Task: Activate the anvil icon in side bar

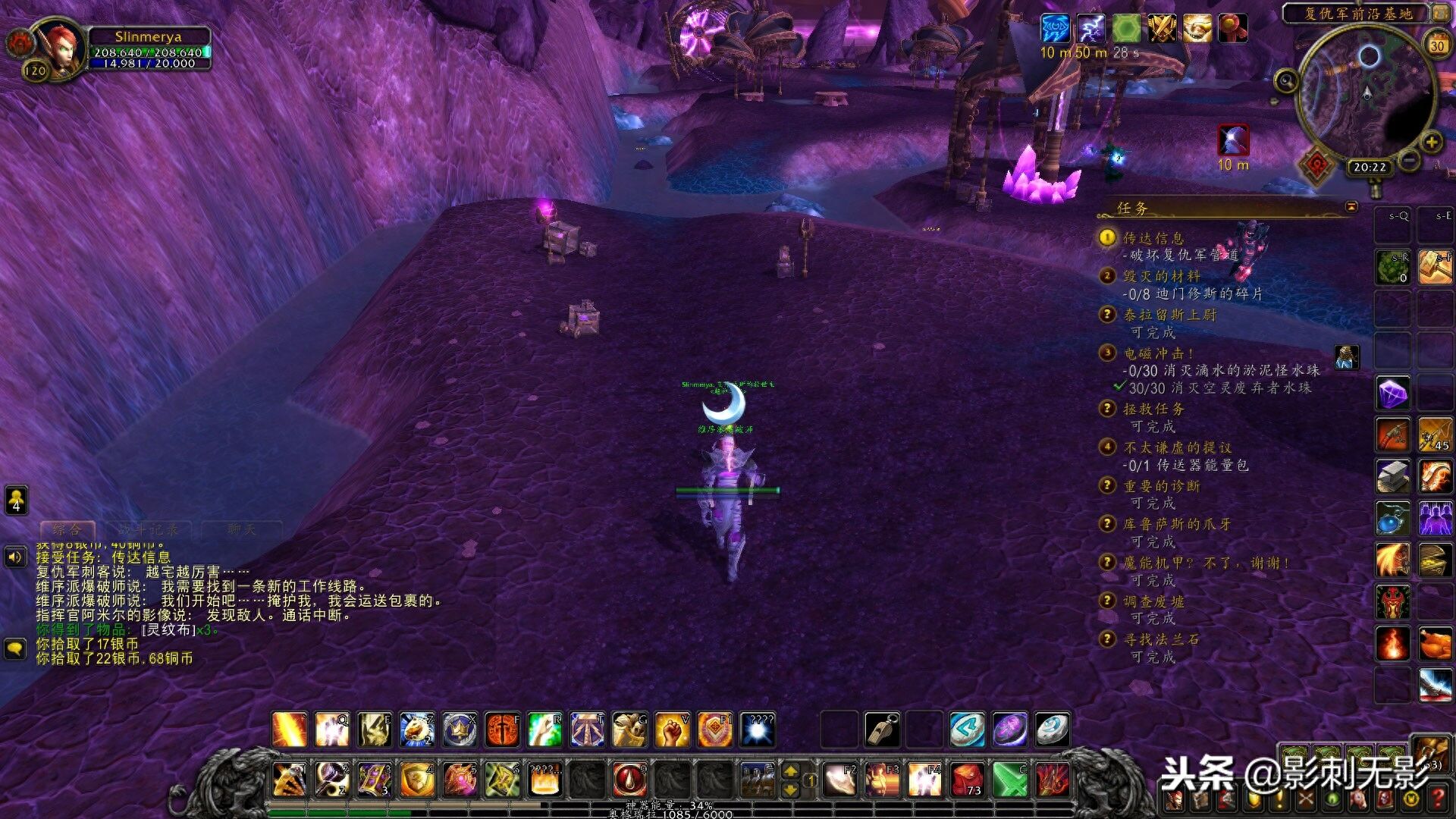Action: pyautogui.click(x=1393, y=476)
